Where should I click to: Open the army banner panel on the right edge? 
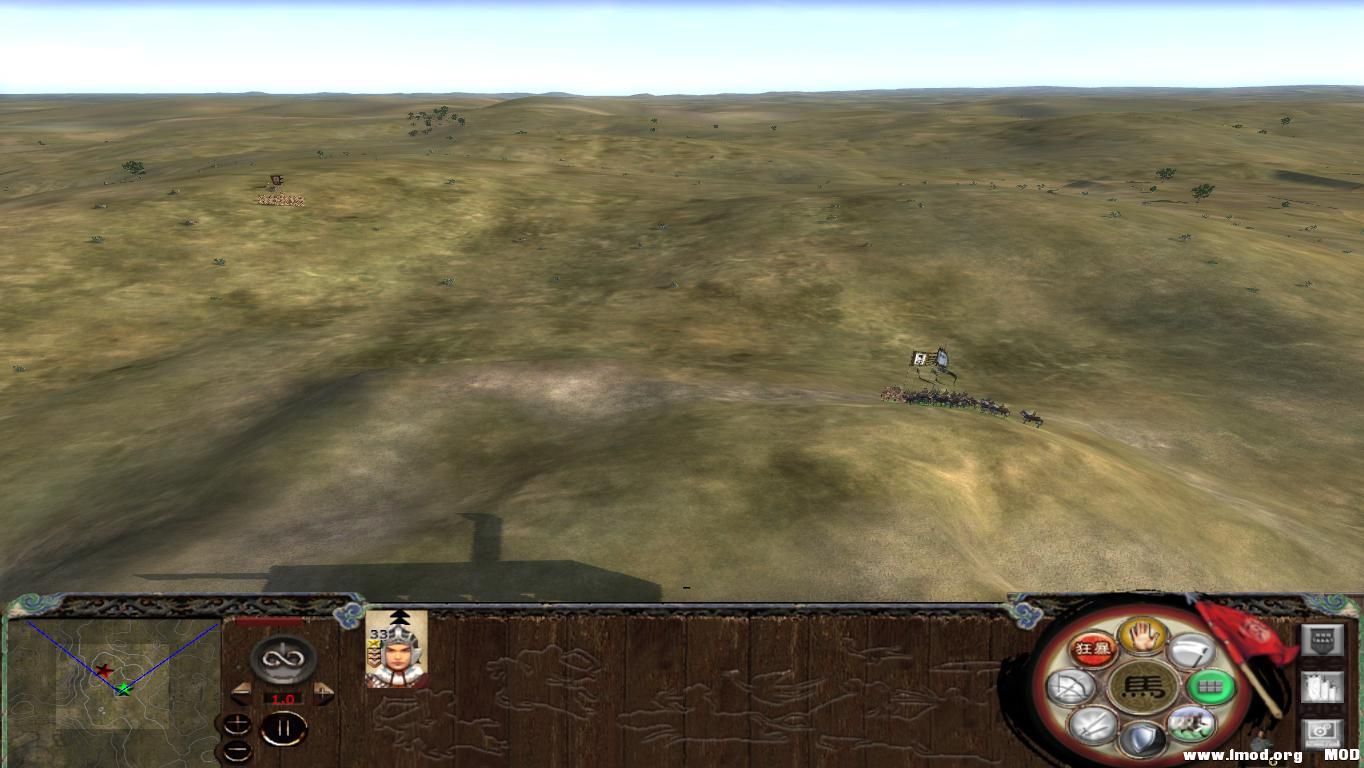pos(1323,640)
